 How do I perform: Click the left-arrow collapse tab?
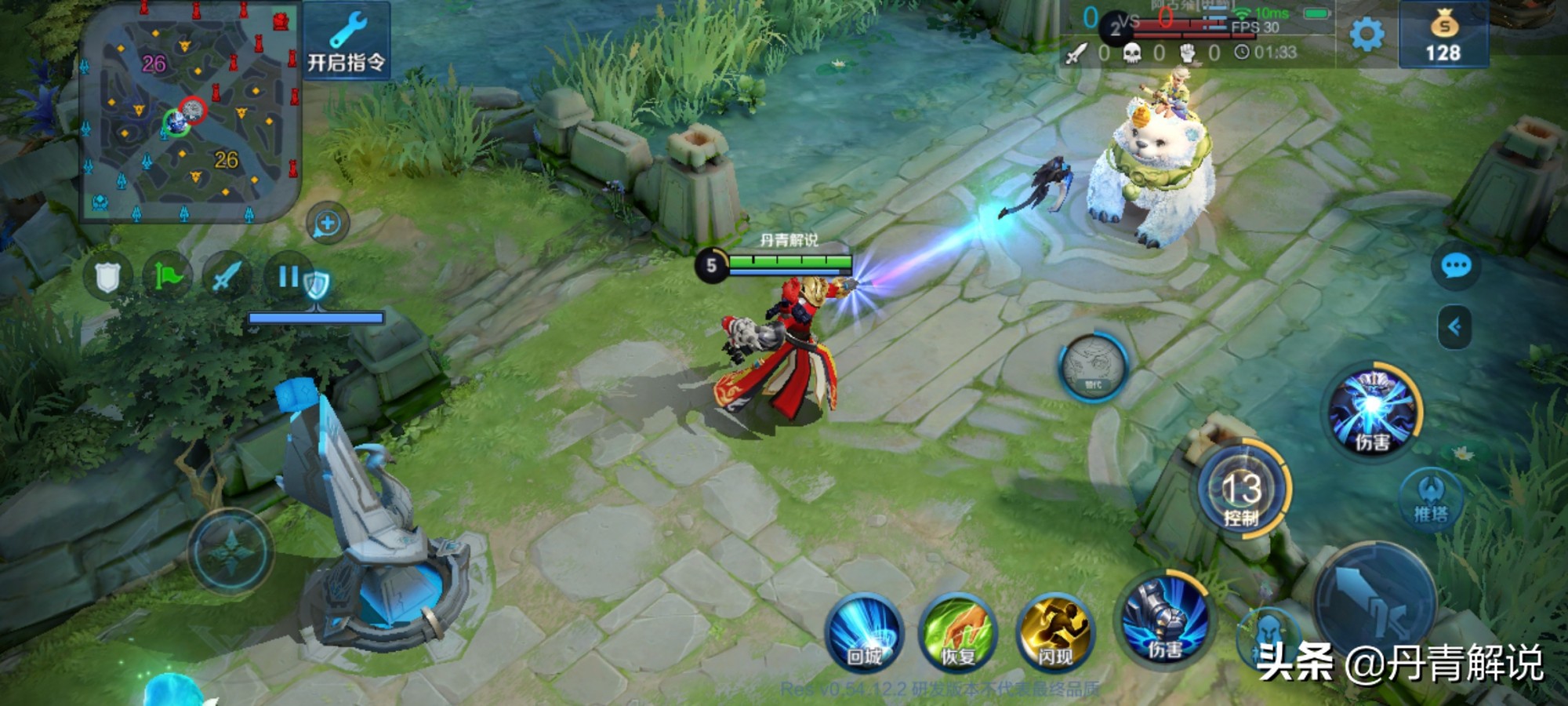tap(1454, 326)
